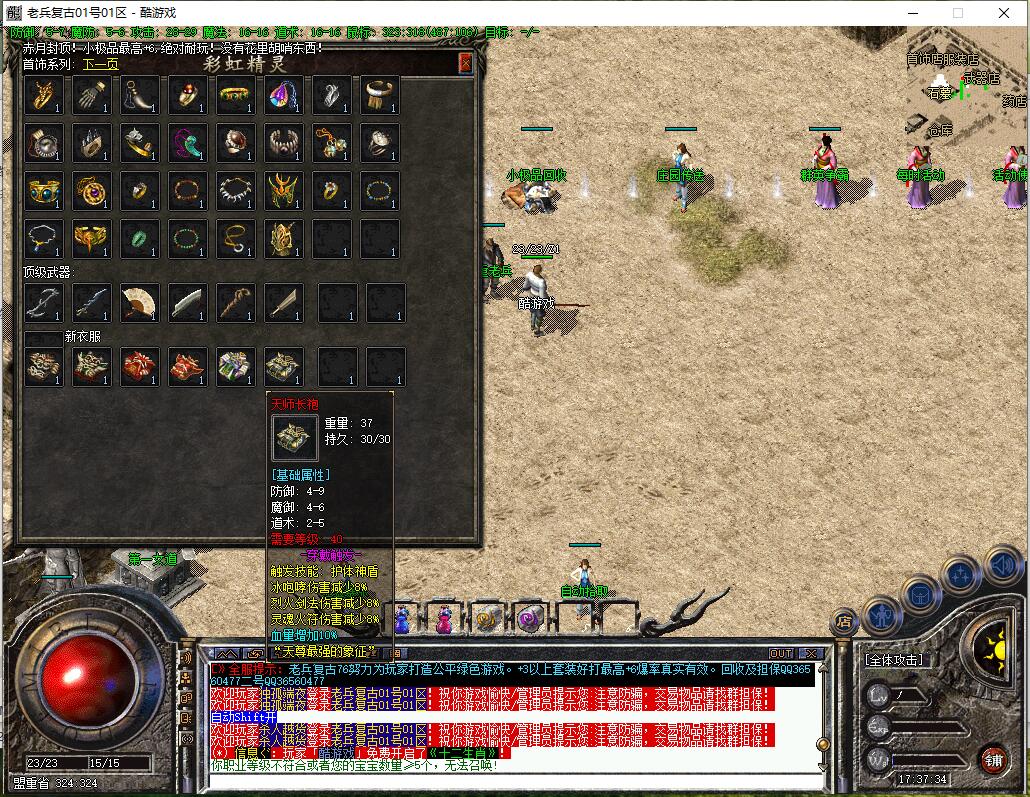The height and width of the screenshot is (797, 1030).
Task: Toggle the speaker sound button
Action: (x=1003, y=567)
